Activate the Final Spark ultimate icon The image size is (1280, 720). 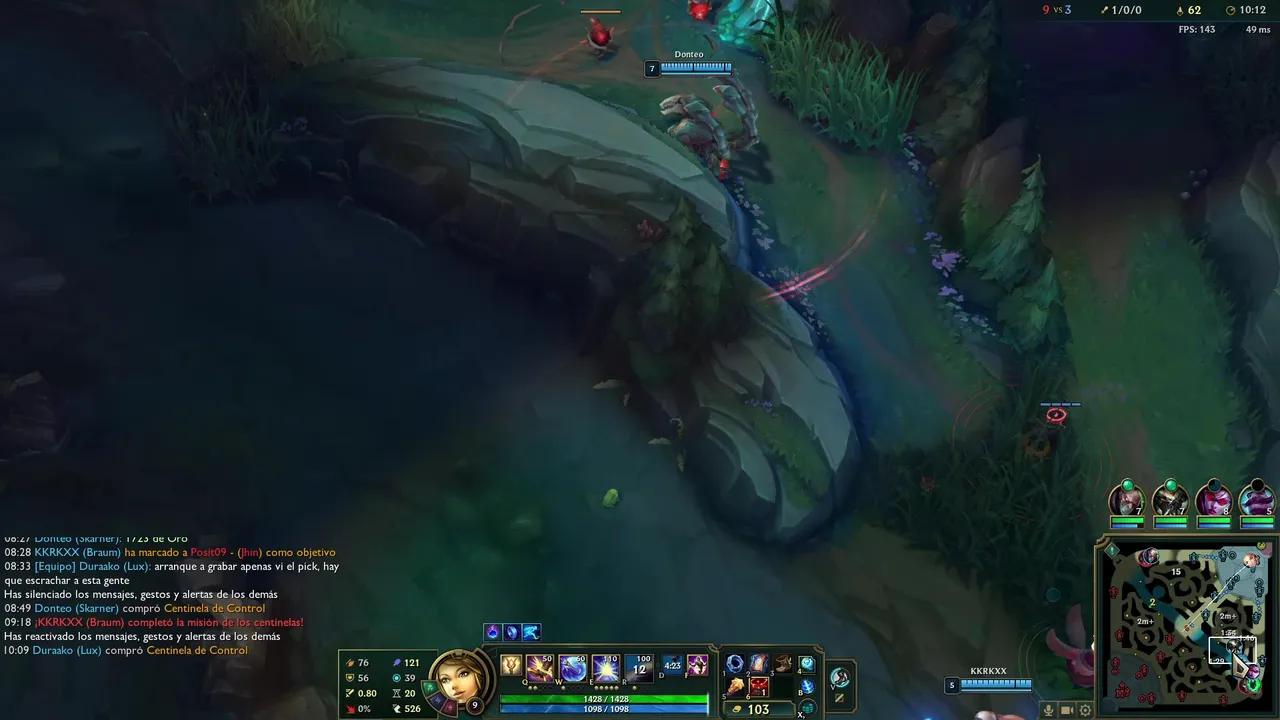tap(636, 667)
